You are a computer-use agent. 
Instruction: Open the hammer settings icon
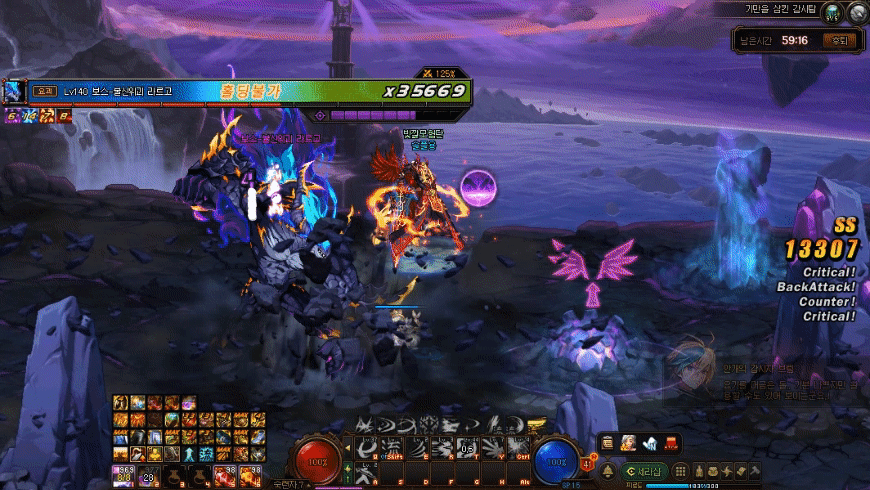(x=755, y=470)
